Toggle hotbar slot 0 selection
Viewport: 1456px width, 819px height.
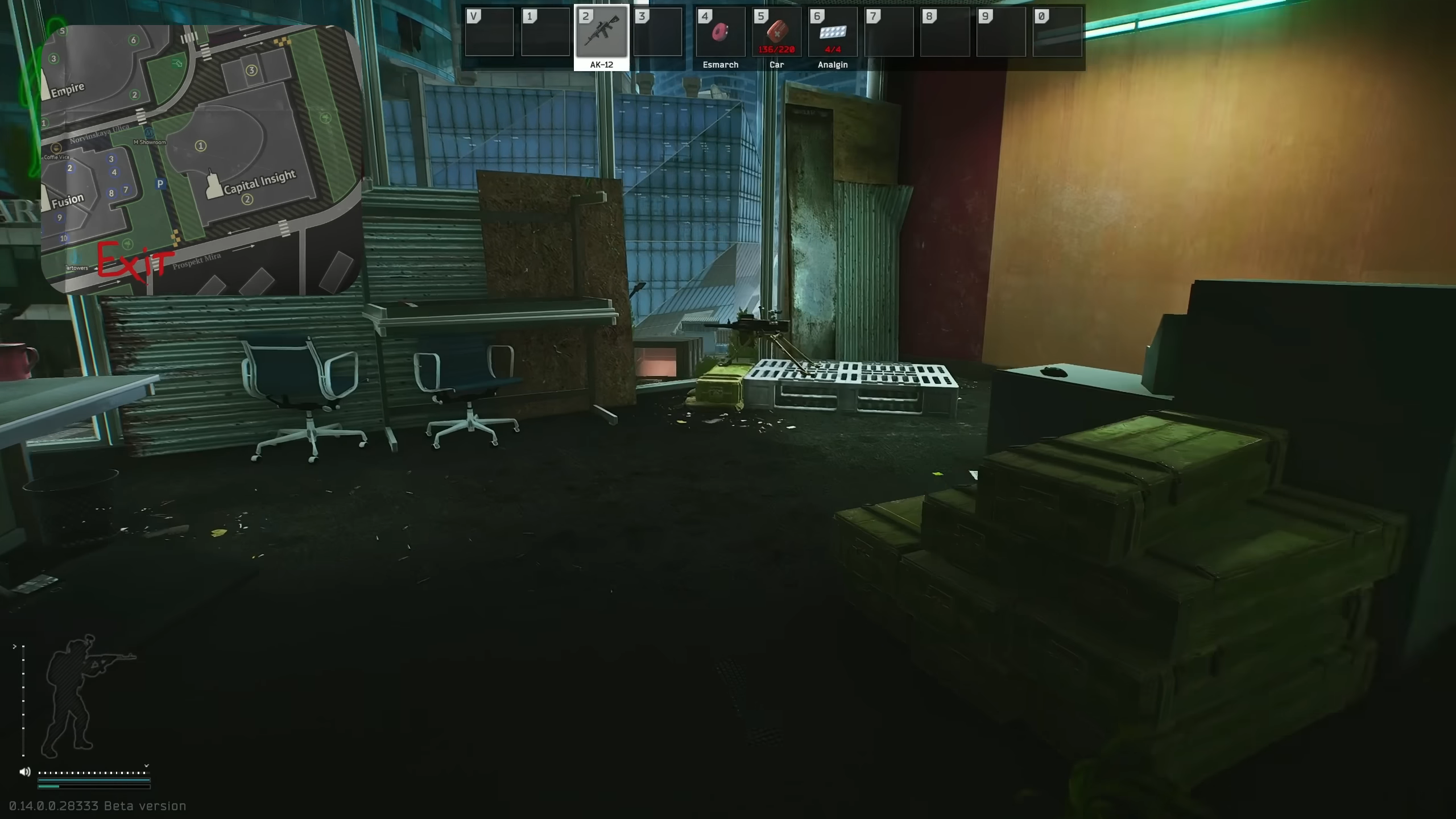click(1058, 33)
